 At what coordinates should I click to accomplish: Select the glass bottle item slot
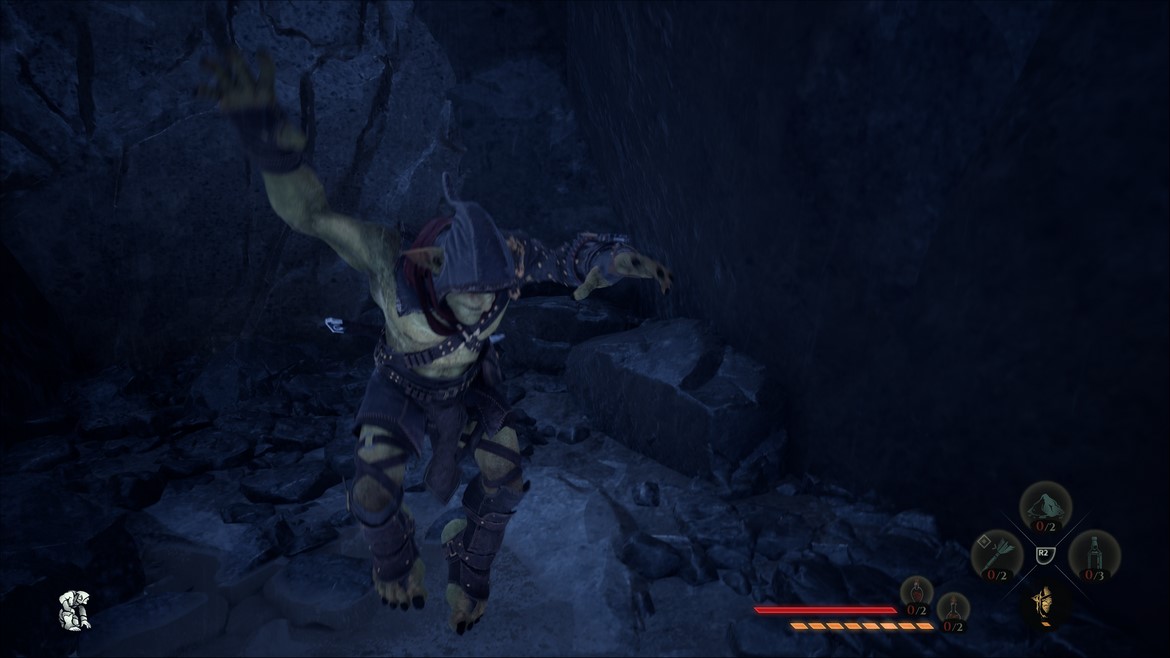pos(1094,554)
